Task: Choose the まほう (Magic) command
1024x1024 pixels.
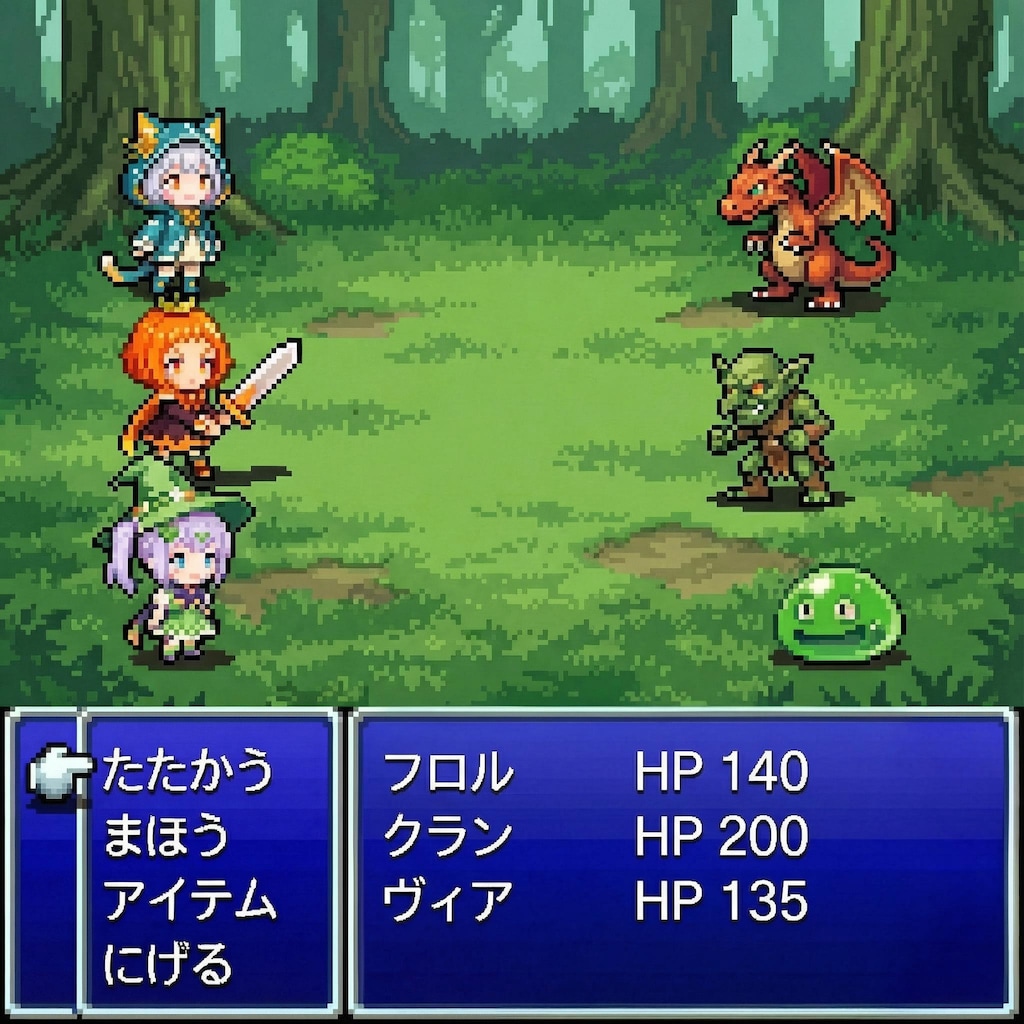Action: click(x=166, y=837)
